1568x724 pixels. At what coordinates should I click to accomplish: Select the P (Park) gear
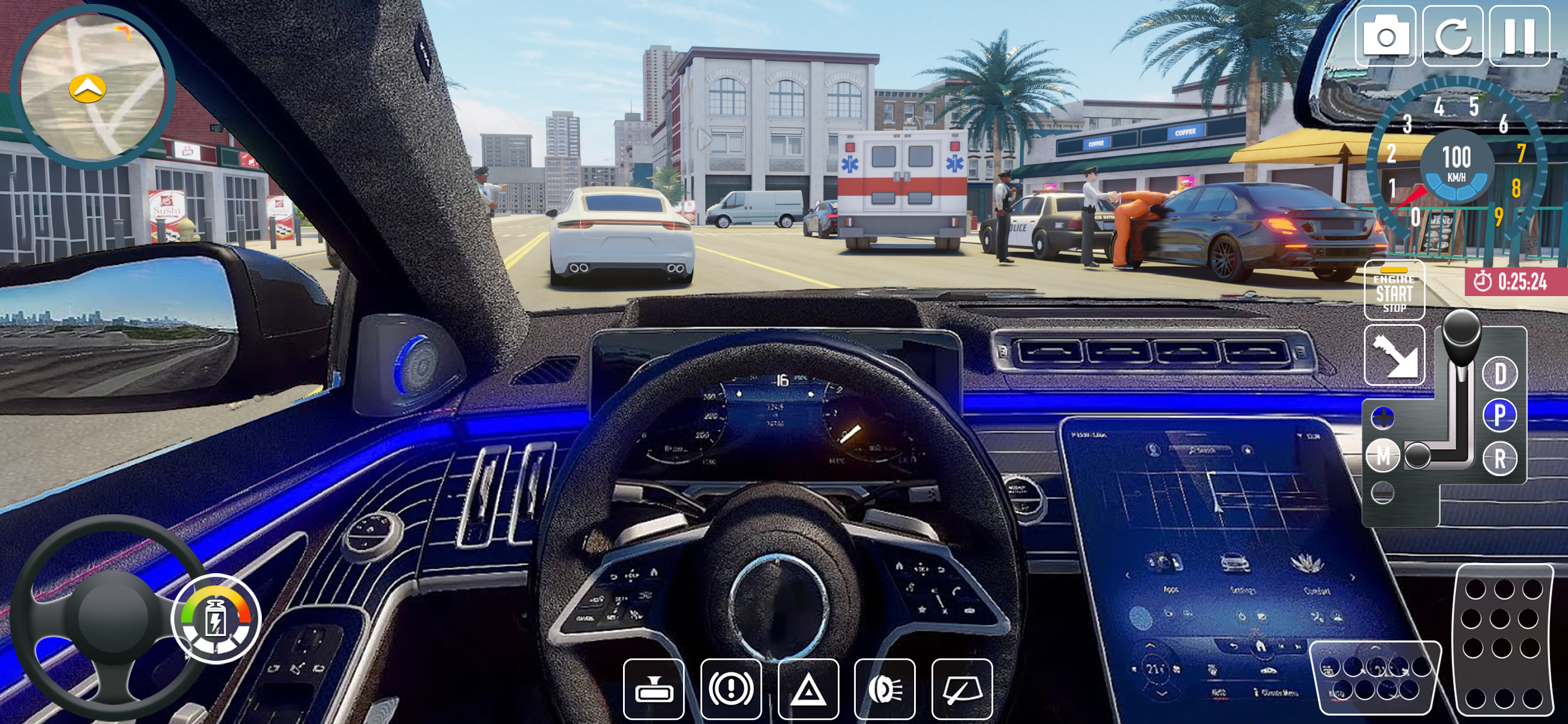coord(1500,416)
